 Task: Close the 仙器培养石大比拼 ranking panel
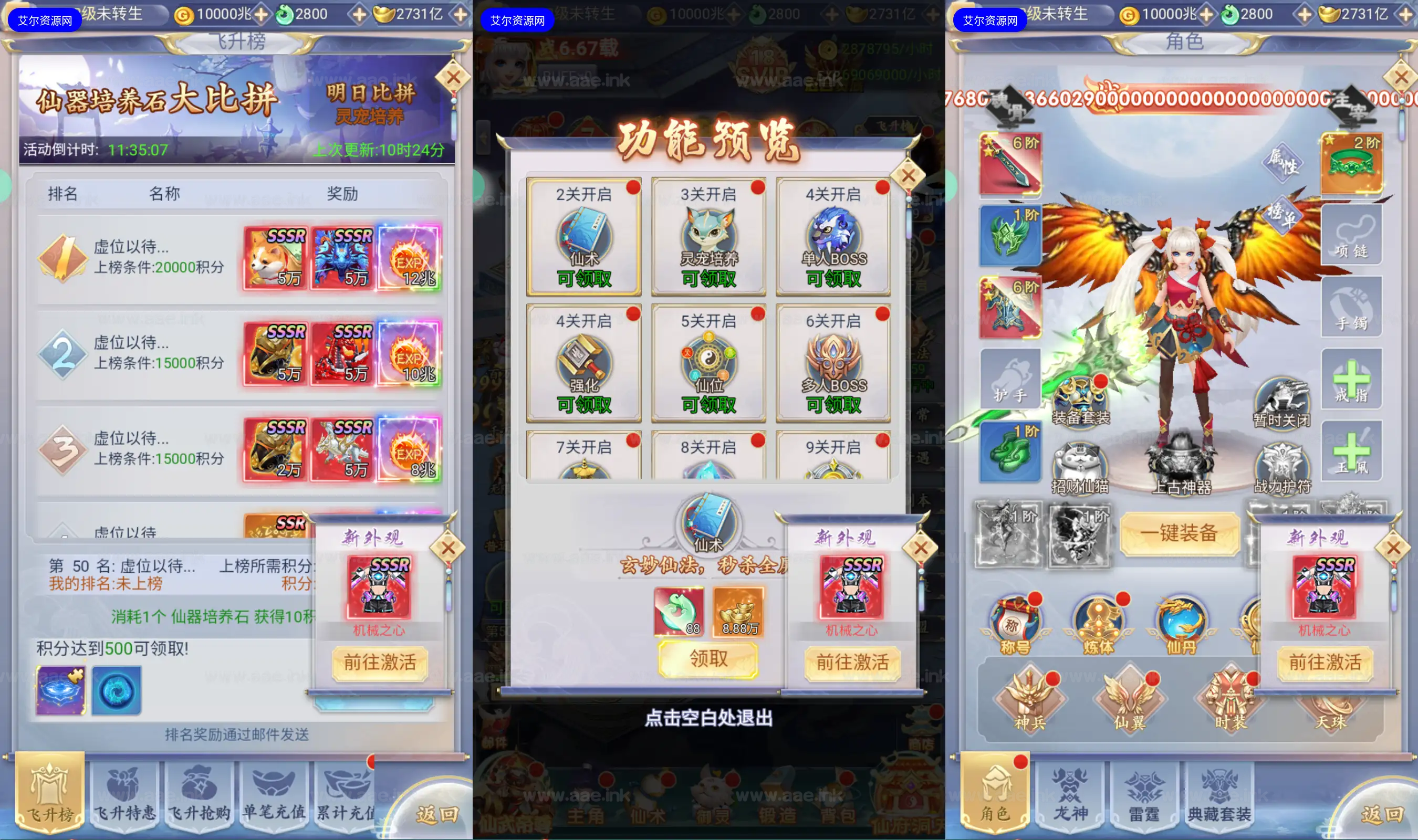coord(453,78)
